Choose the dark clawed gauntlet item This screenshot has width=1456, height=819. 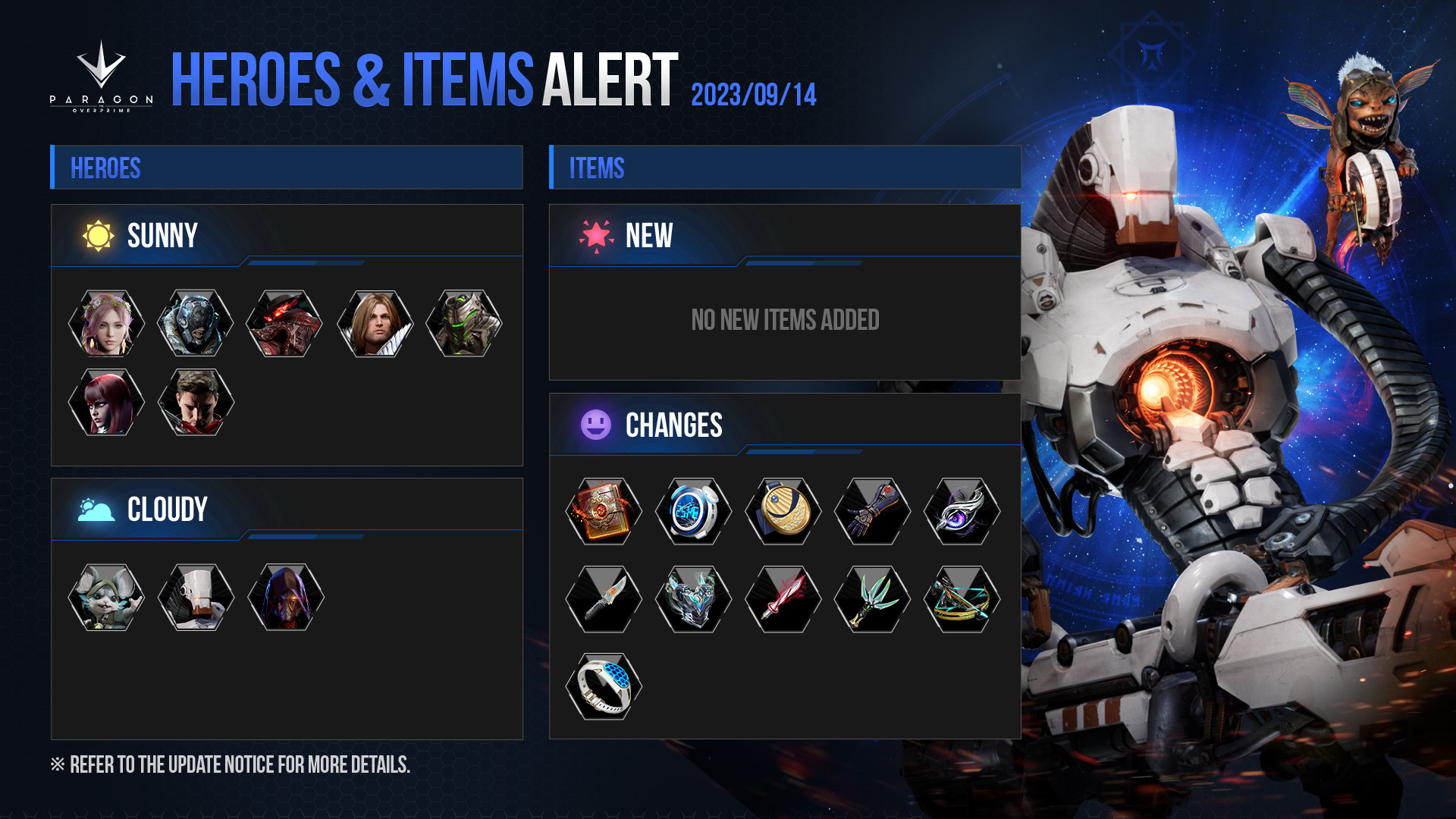pos(872,511)
